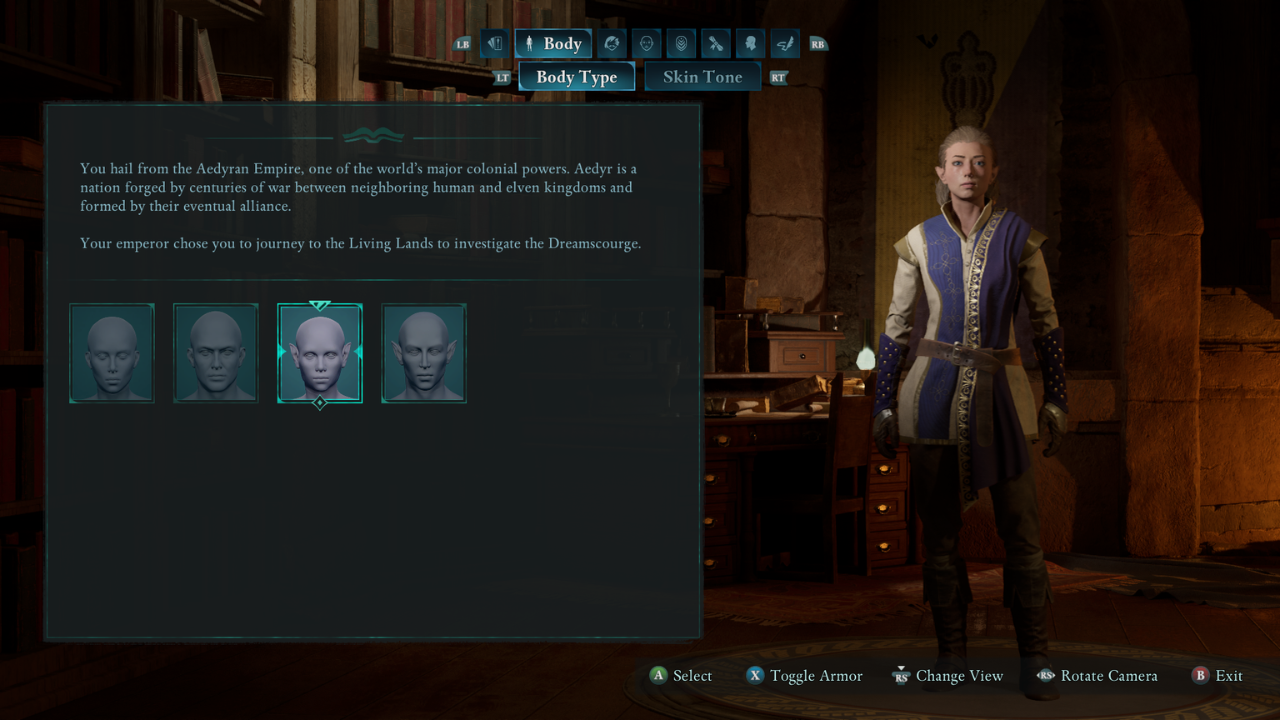Choose the feminine human head preset
The image size is (1280, 720).
coord(112,353)
